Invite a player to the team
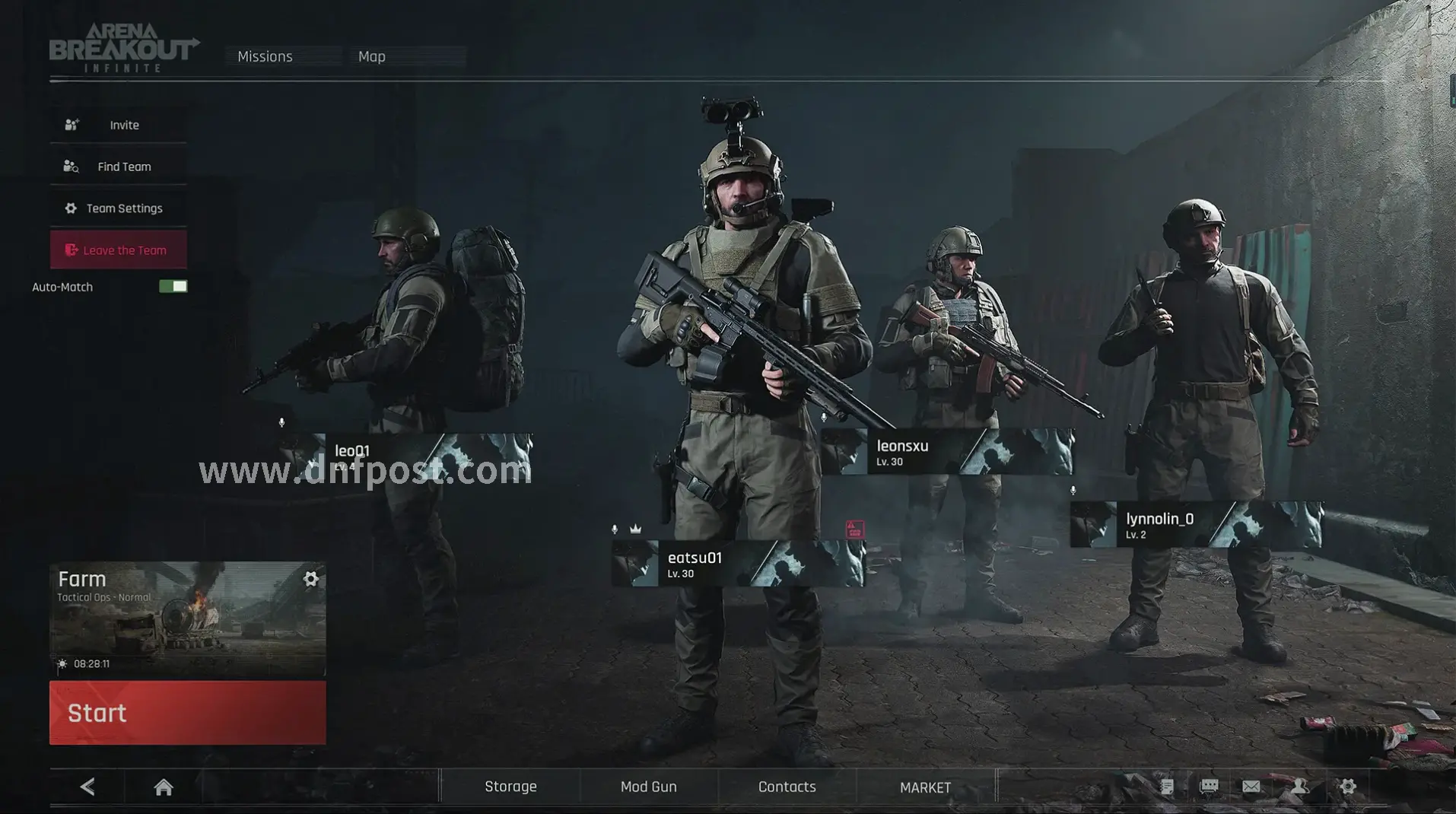The width and height of the screenshot is (1456, 814). point(119,125)
